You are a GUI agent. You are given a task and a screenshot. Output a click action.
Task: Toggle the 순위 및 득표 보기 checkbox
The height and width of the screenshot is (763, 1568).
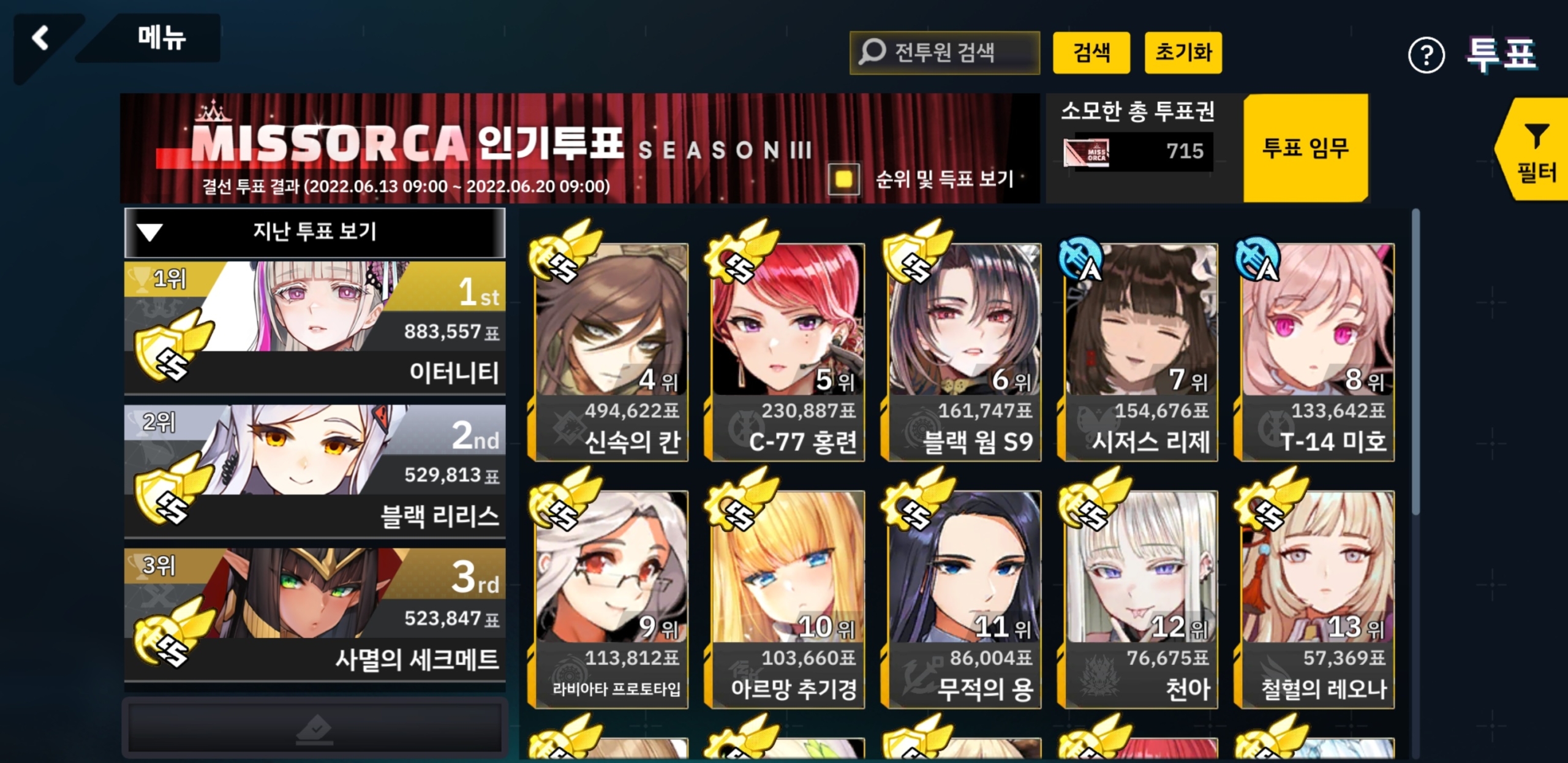tap(843, 179)
